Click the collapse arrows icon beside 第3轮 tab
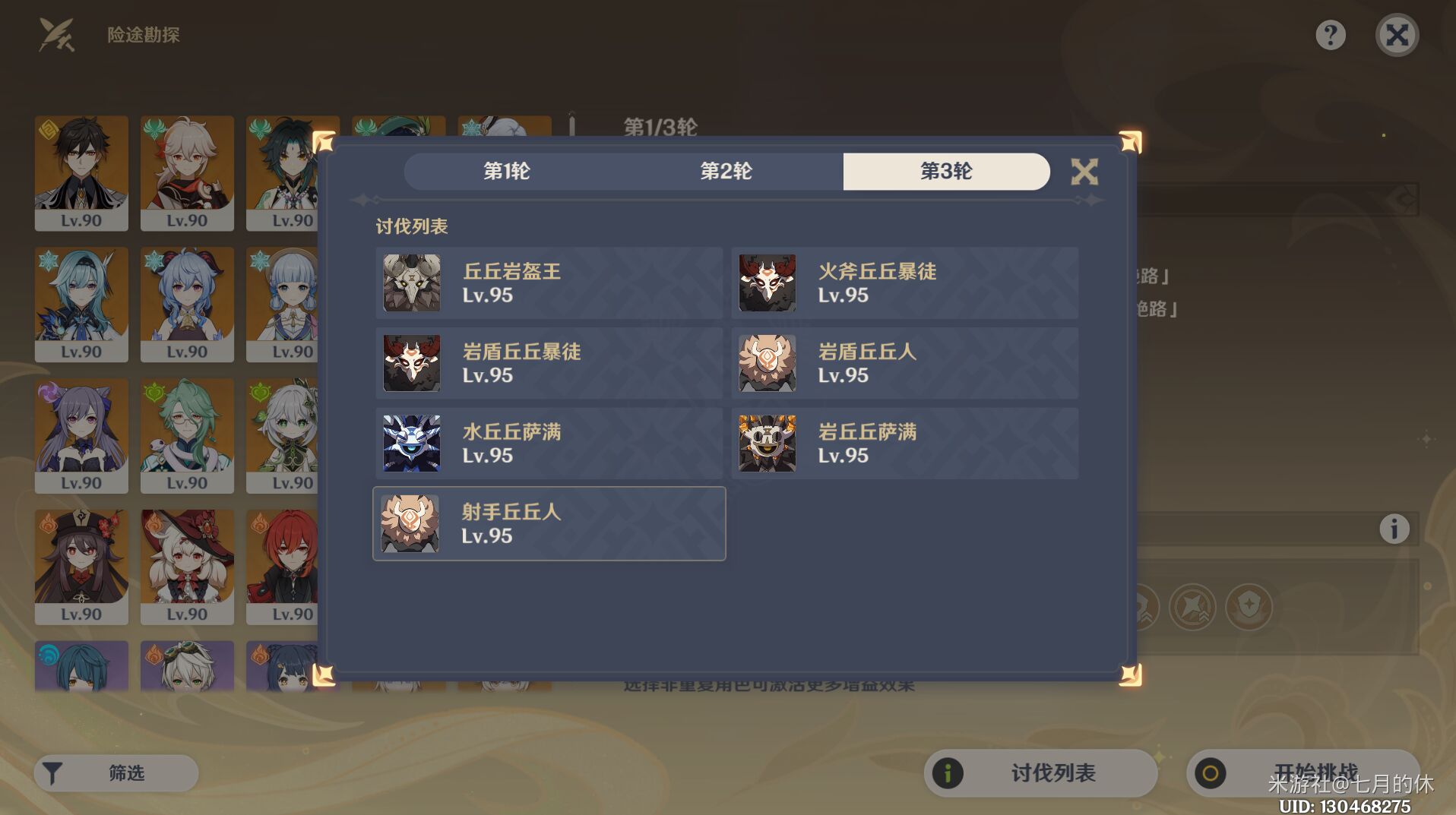 pyautogui.click(x=1085, y=172)
